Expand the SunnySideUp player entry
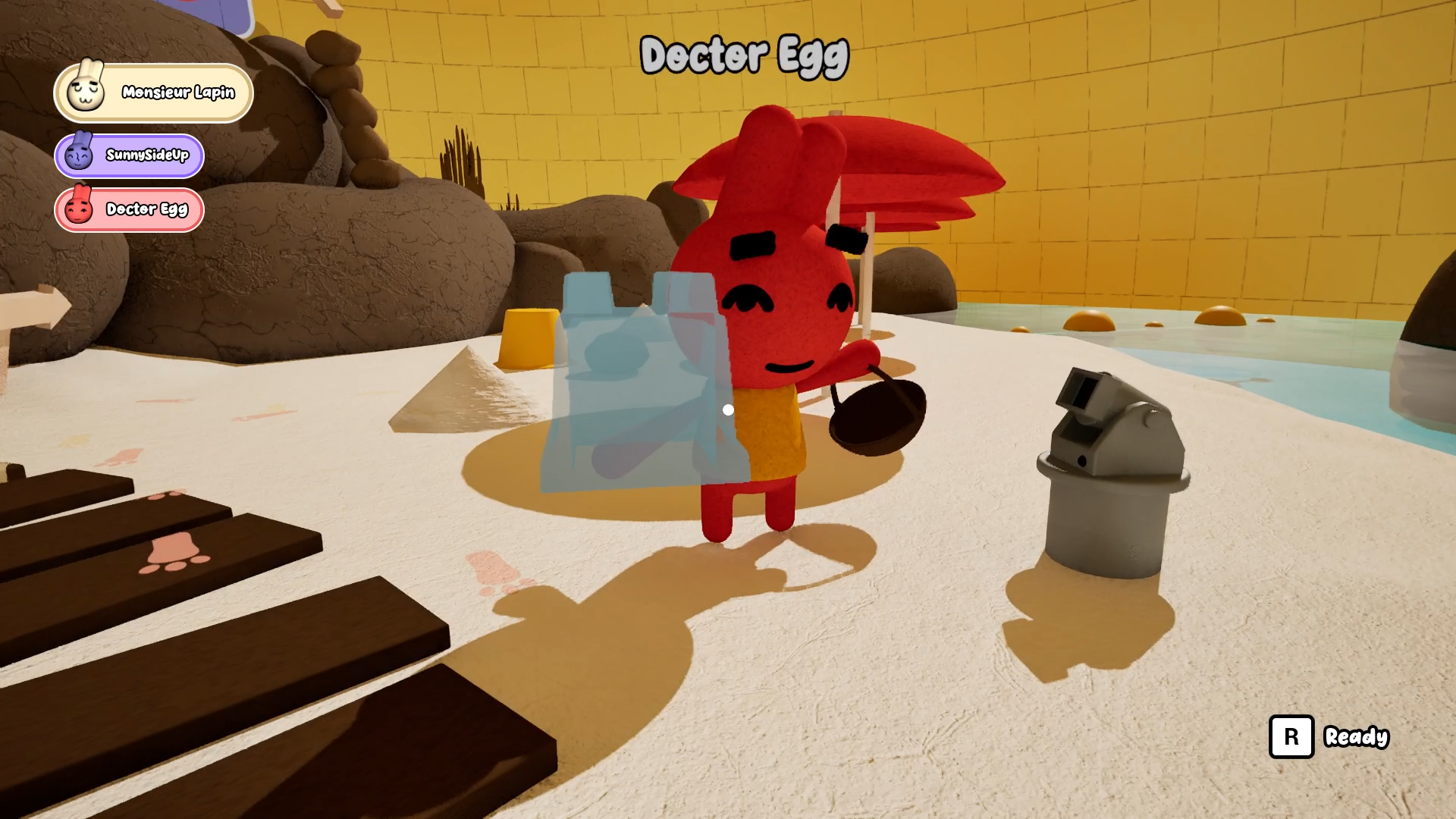 129,155
